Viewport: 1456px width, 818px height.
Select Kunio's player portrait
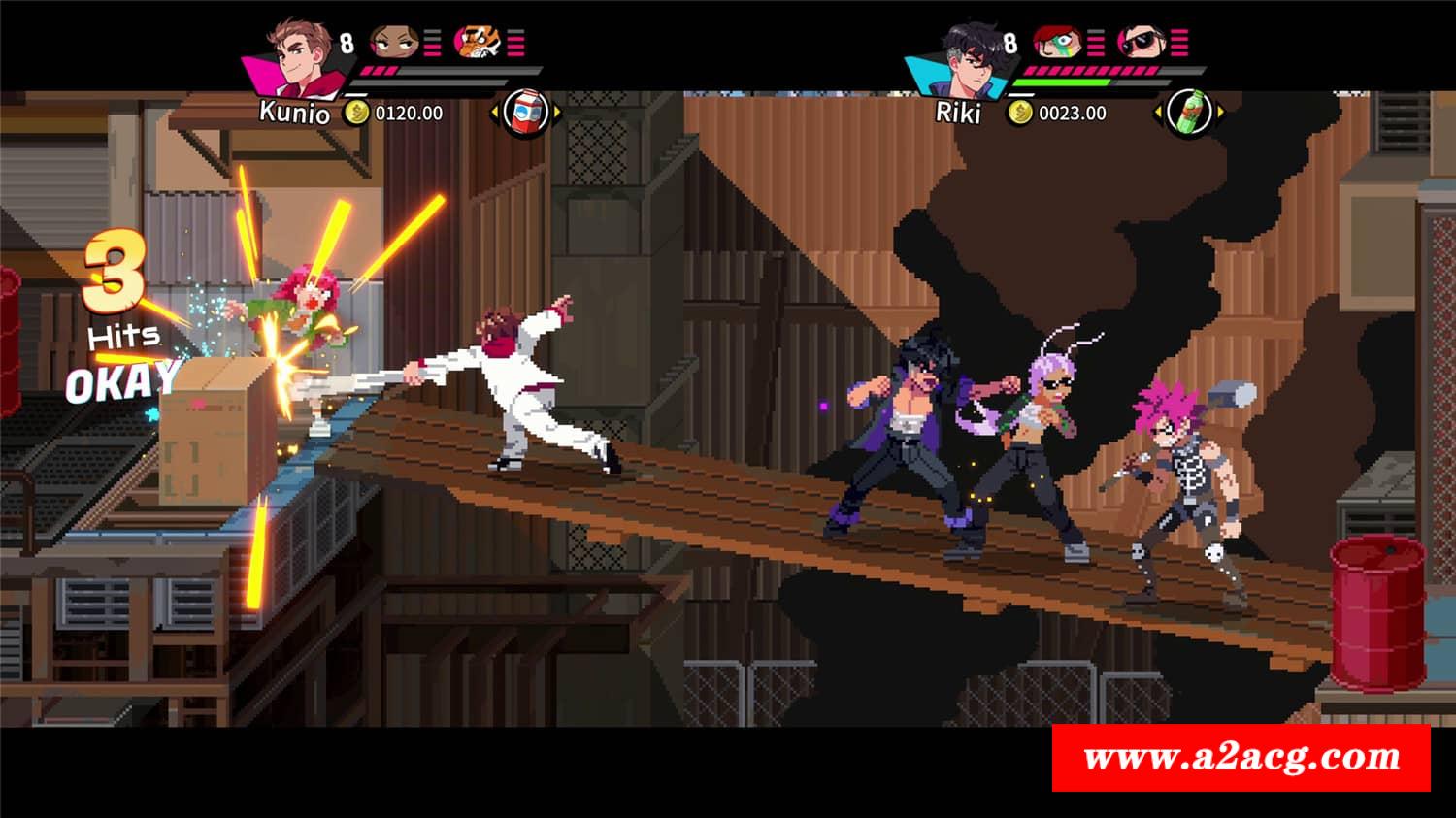[x=295, y=55]
